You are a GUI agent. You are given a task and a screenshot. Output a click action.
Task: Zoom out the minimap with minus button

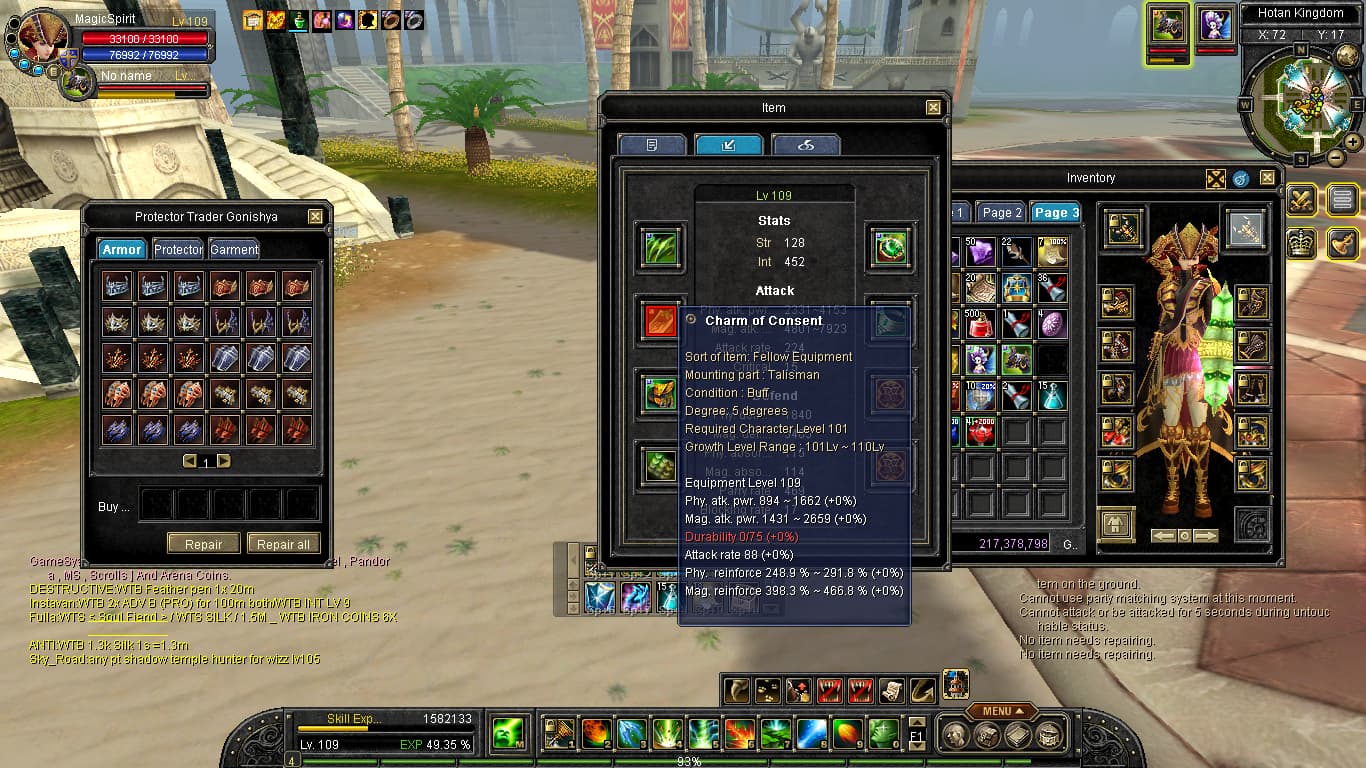(x=1336, y=158)
